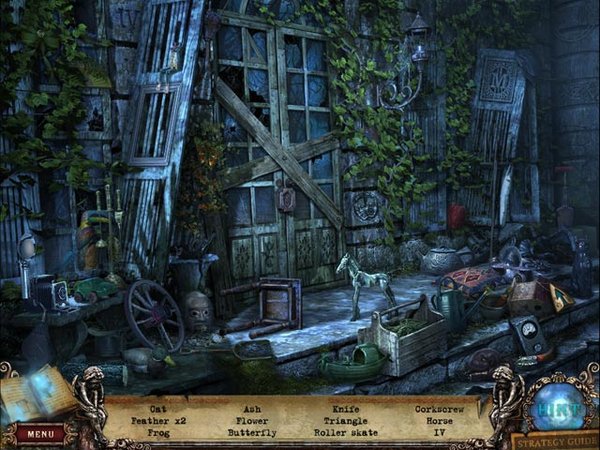Open the glowing journal book
Screen dimensions: 600x450
click(35, 394)
